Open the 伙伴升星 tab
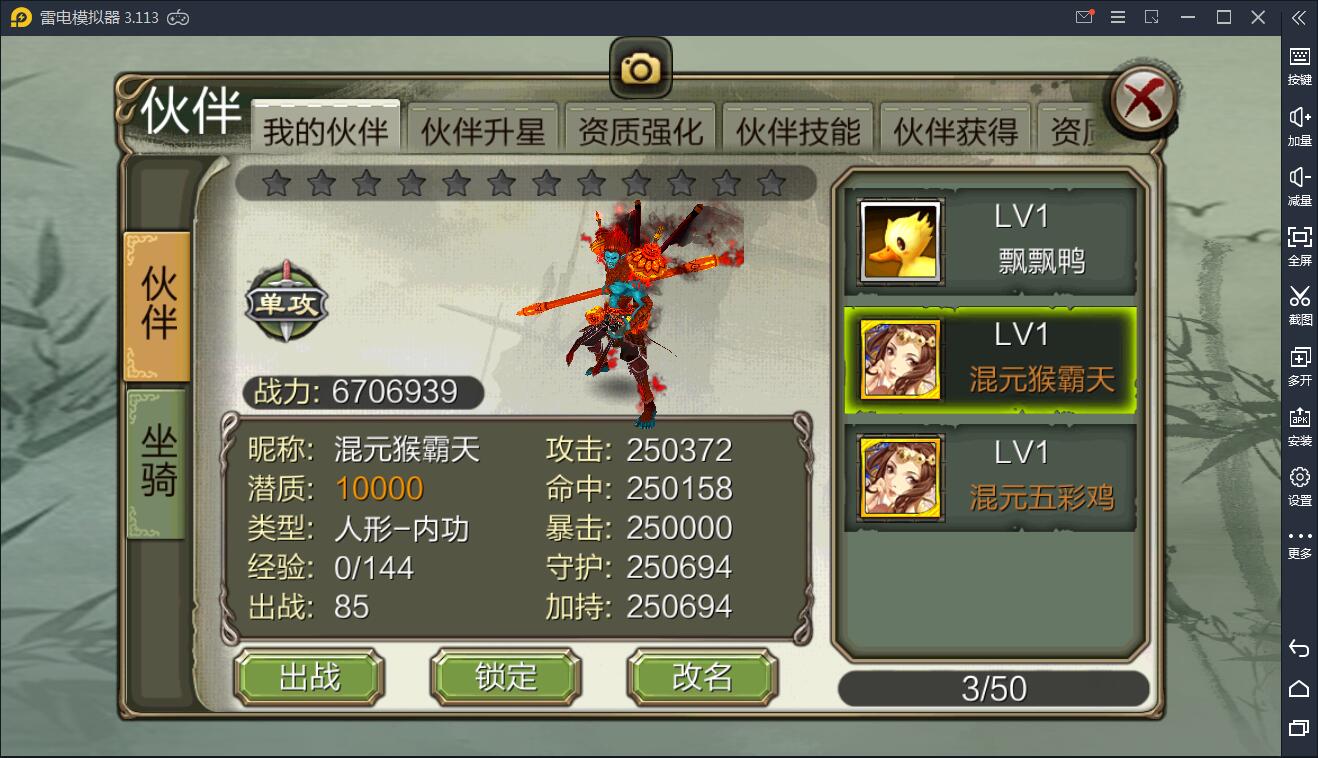1318x758 pixels. point(482,131)
